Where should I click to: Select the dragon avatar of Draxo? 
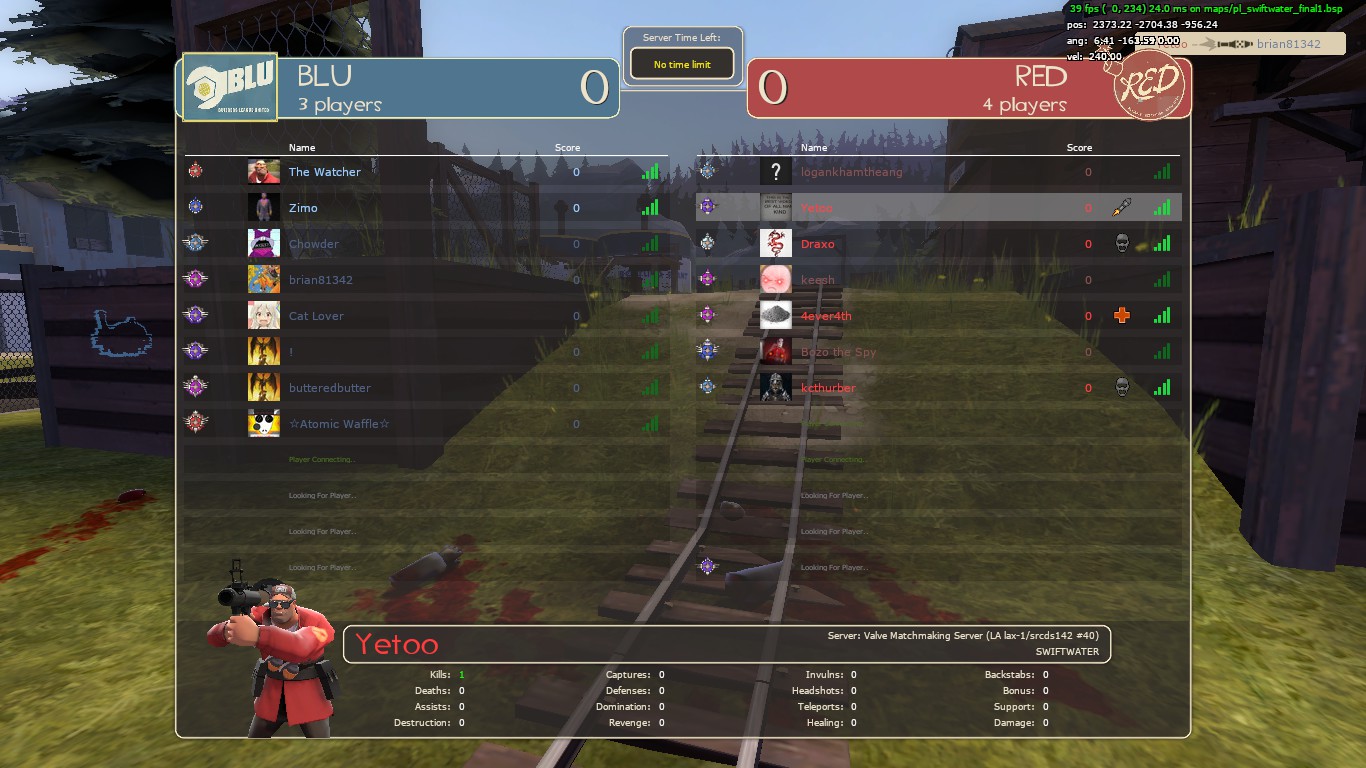[x=775, y=243]
